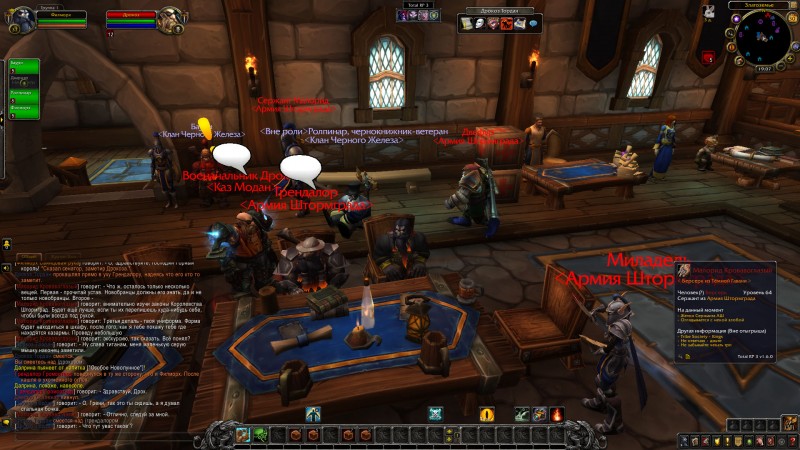Open the clock under the minimap
This screenshot has width=800, height=450.
click(x=764, y=69)
